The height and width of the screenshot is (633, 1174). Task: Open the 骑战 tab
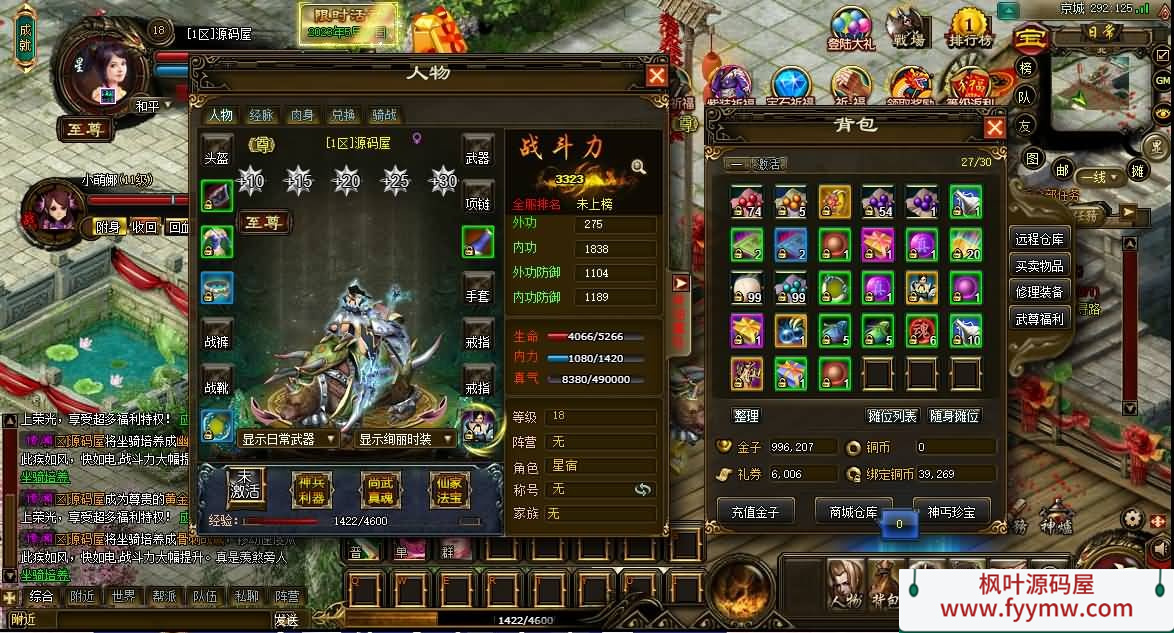pyautogui.click(x=384, y=115)
